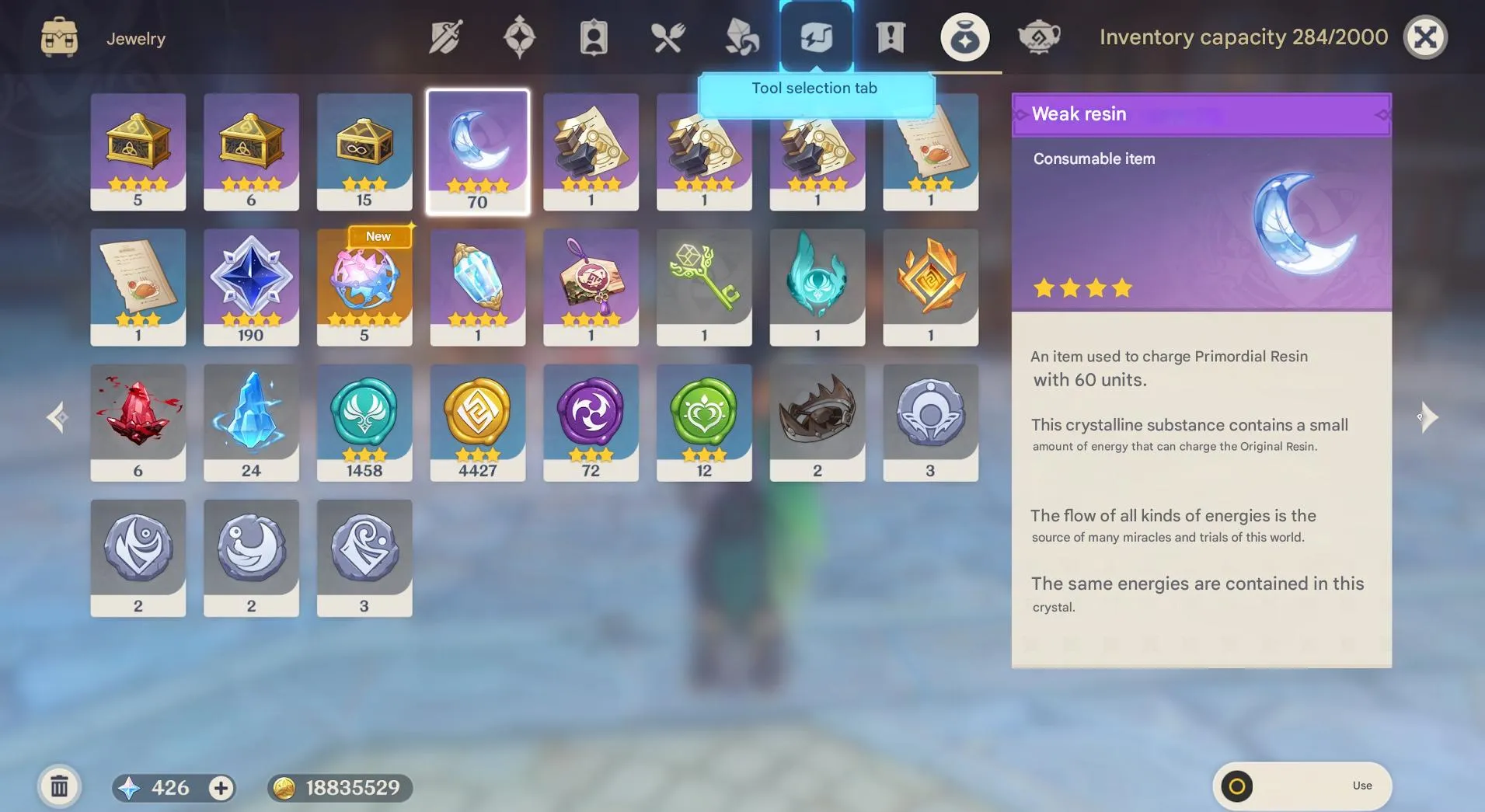Click the Use button

[1363, 786]
